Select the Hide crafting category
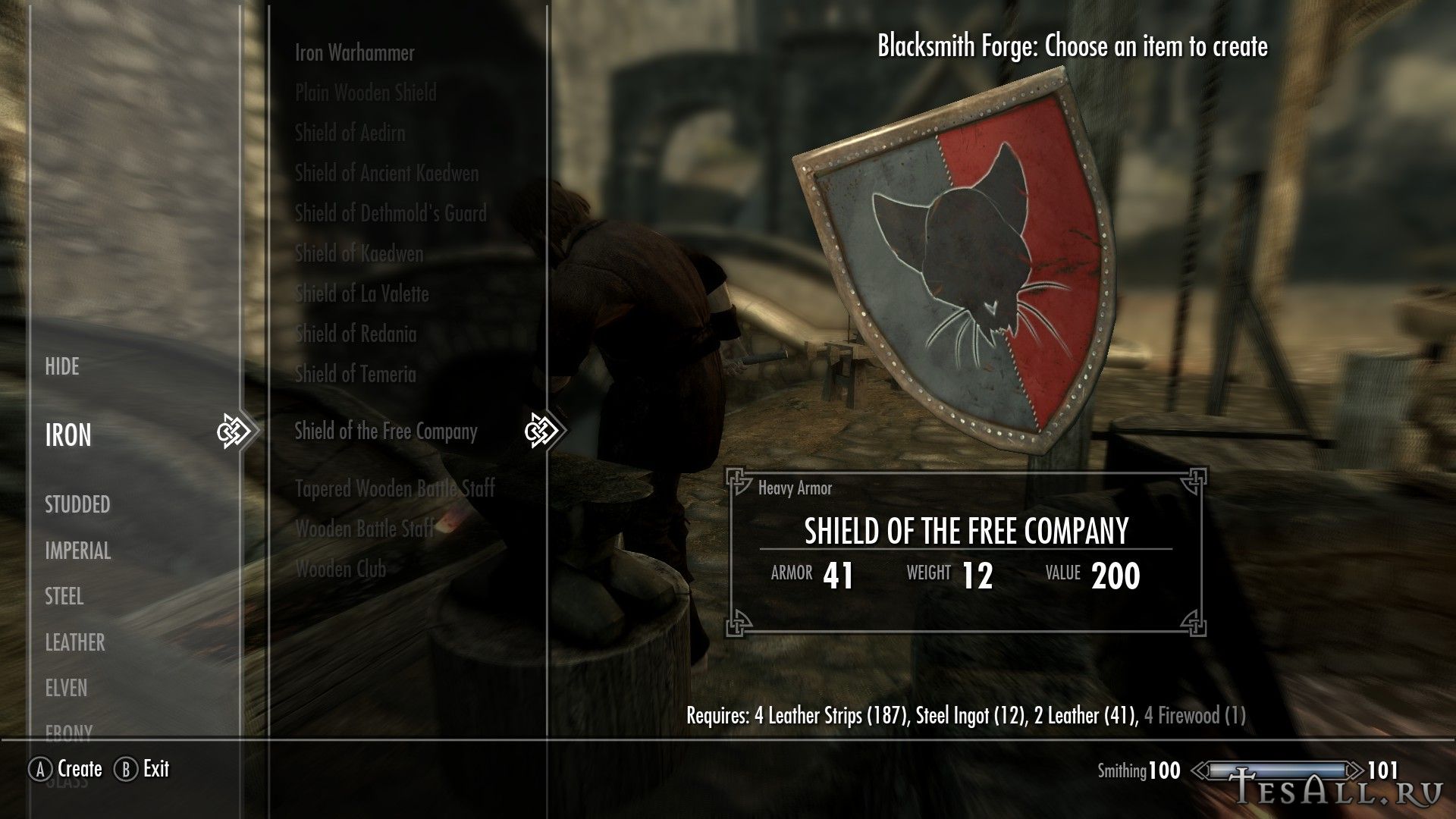The image size is (1456, 819). click(62, 367)
